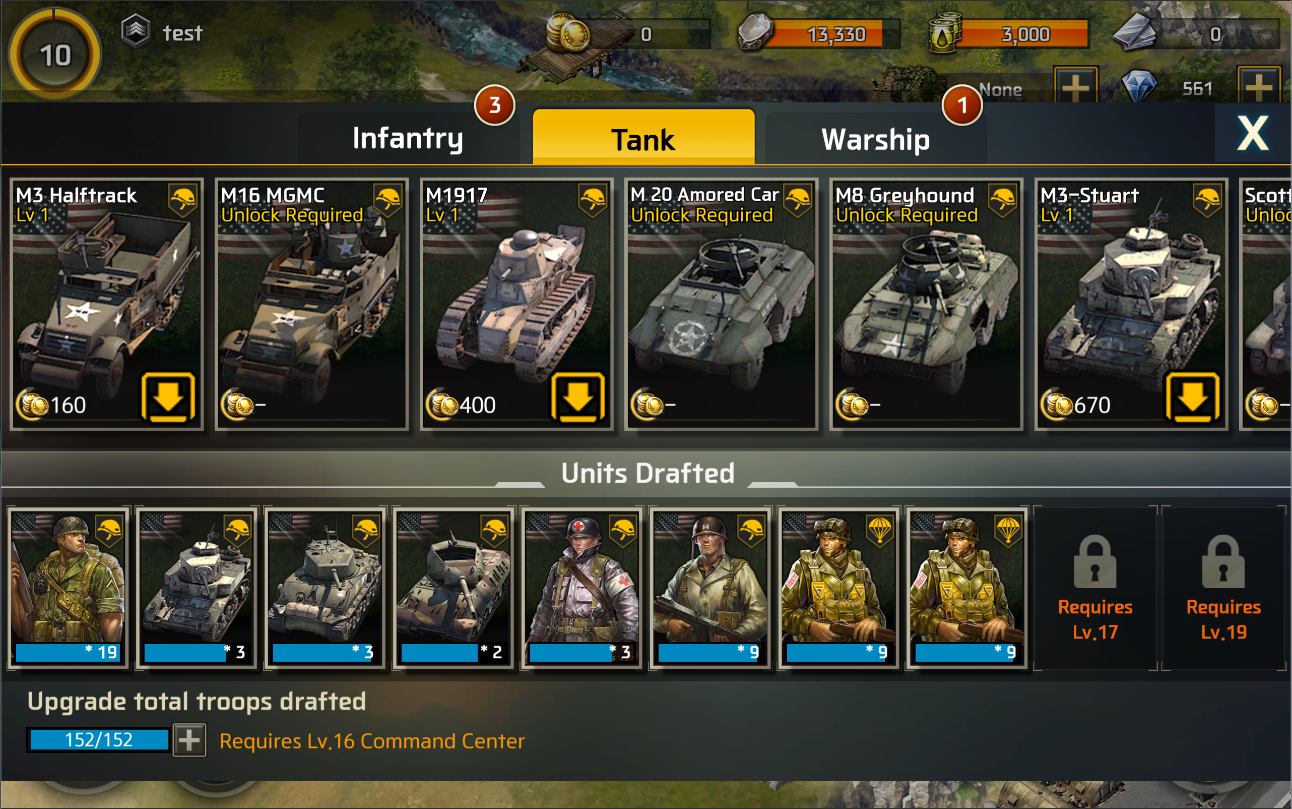
Task: Choose the M 20 Amored Car card
Action: point(722,305)
